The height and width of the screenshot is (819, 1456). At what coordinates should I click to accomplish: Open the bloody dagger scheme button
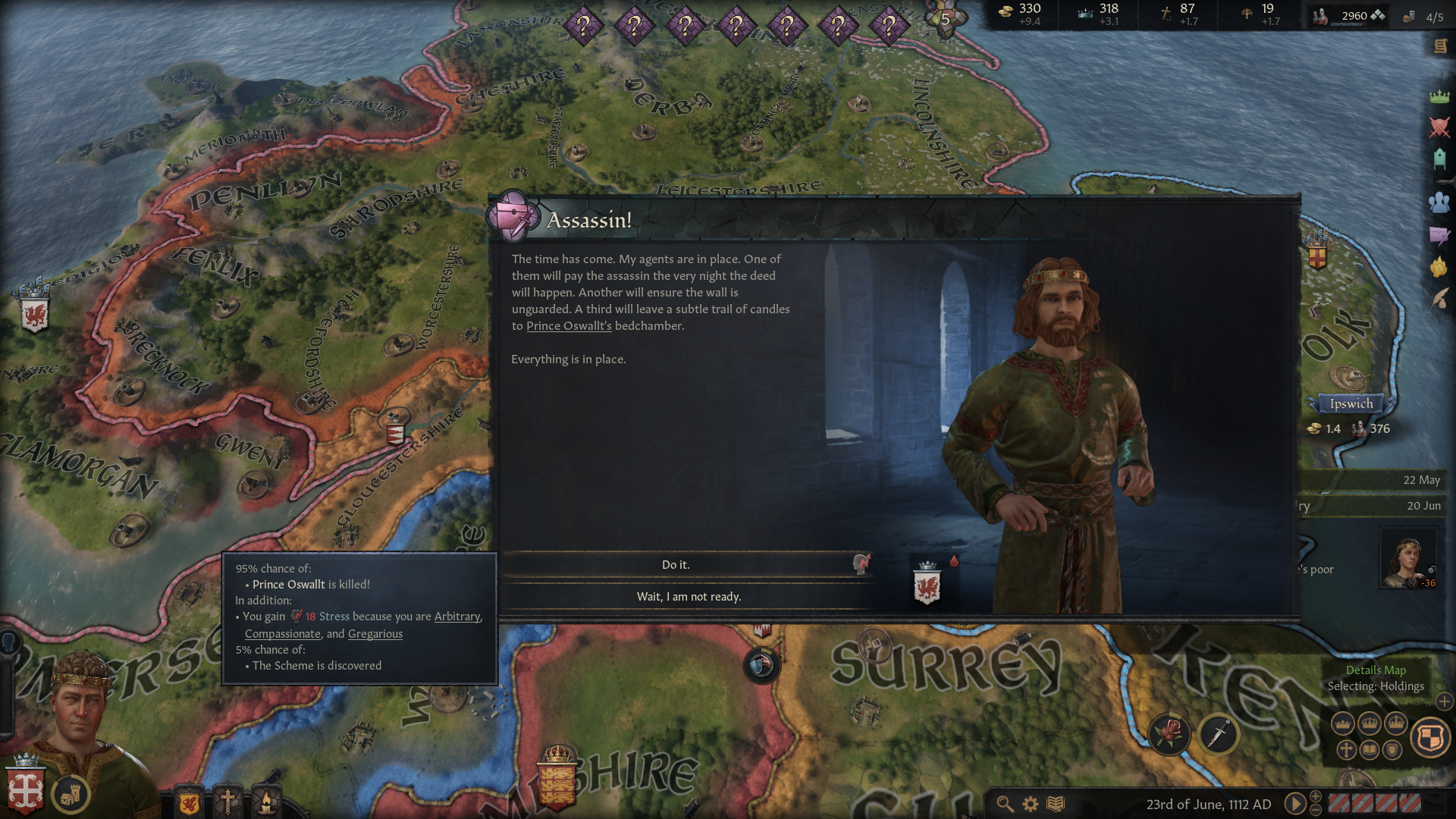click(1219, 733)
